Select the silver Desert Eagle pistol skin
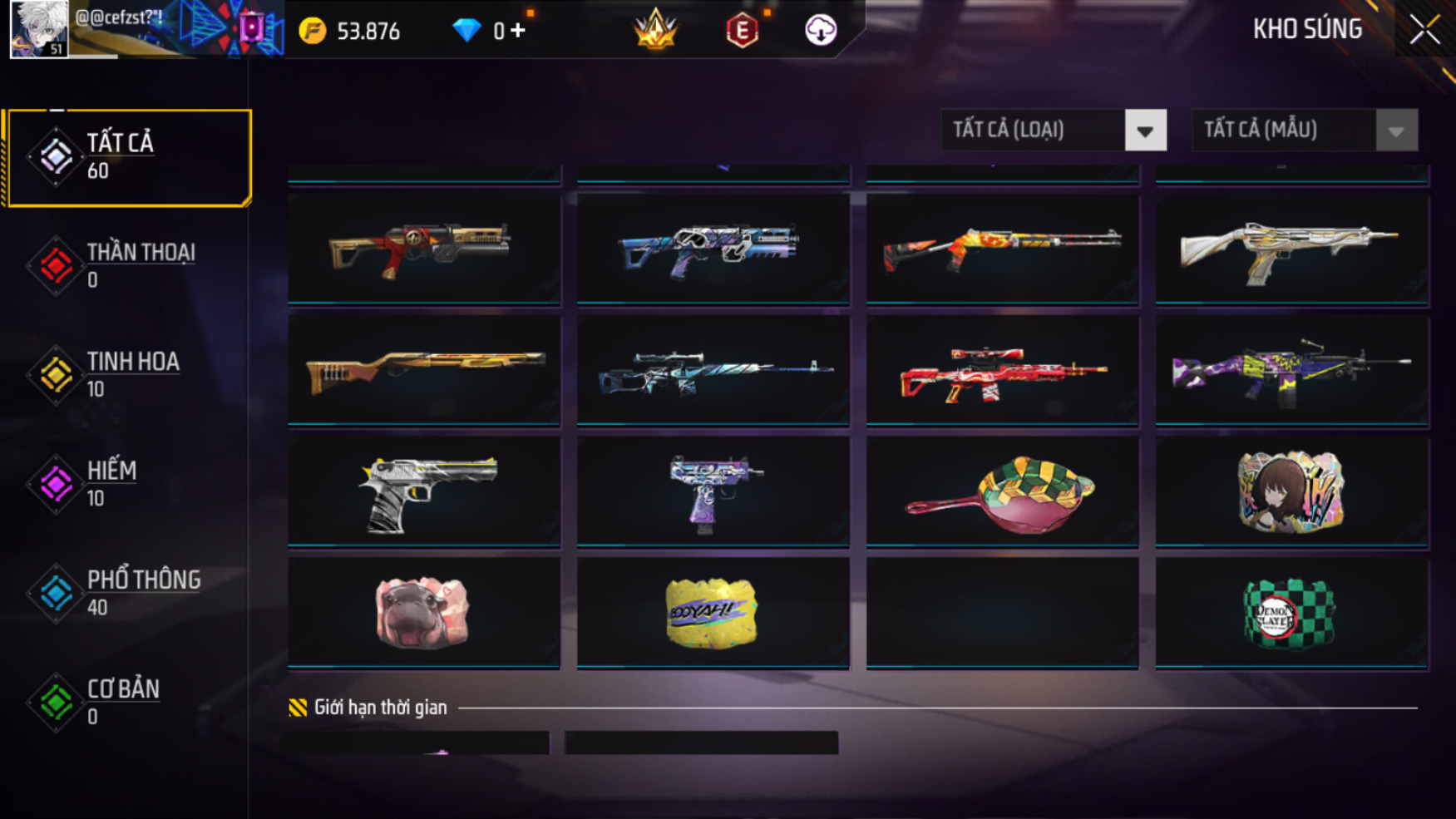 (x=424, y=492)
